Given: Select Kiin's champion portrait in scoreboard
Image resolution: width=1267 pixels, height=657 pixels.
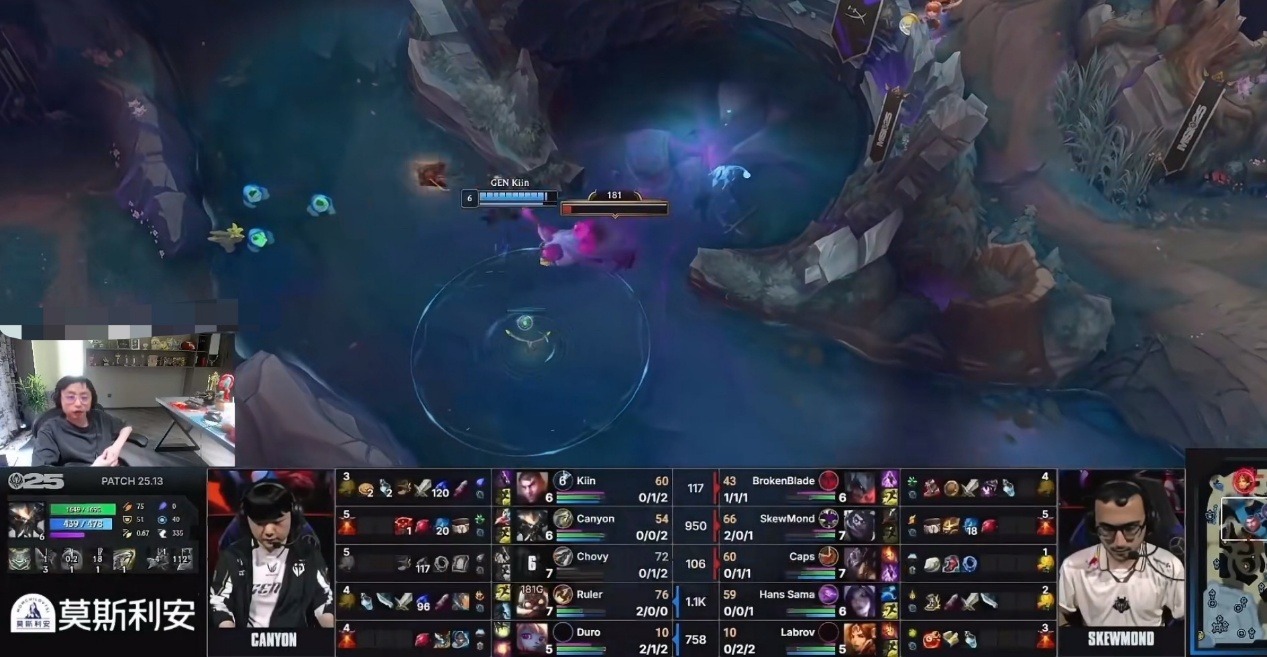Looking at the screenshot, I should pos(531,487).
